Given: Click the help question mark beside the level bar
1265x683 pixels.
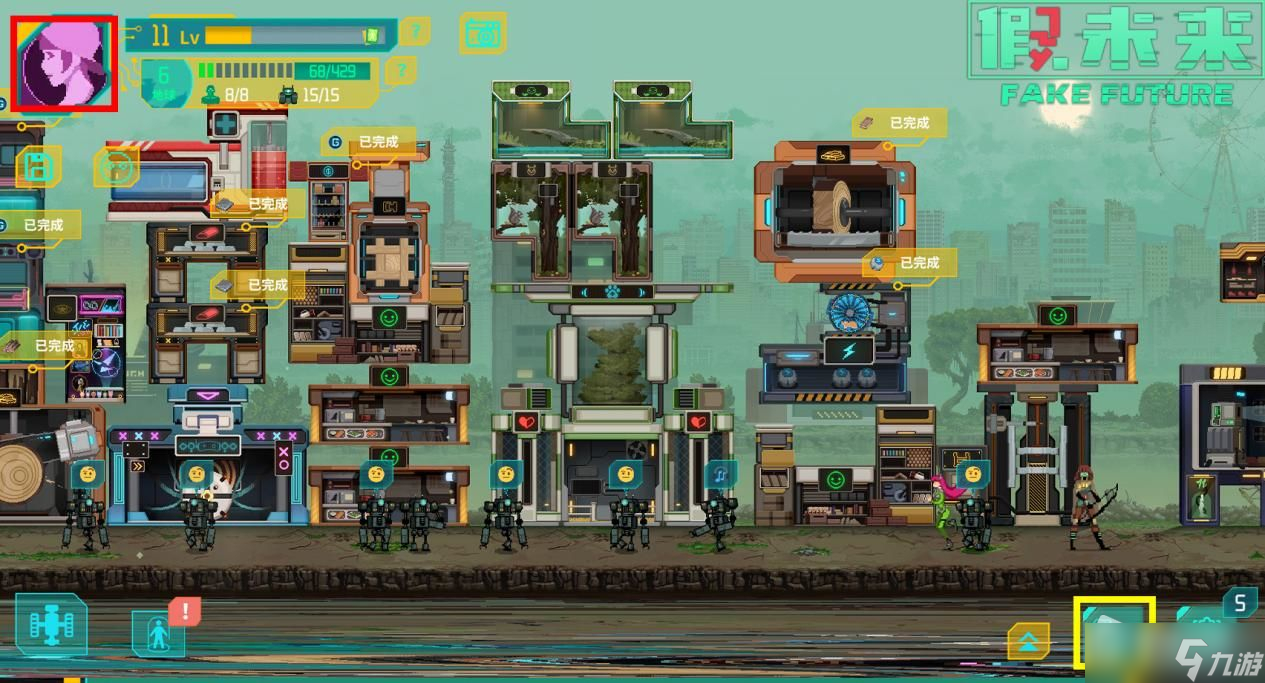Looking at the screenshot, I should 413,32.
